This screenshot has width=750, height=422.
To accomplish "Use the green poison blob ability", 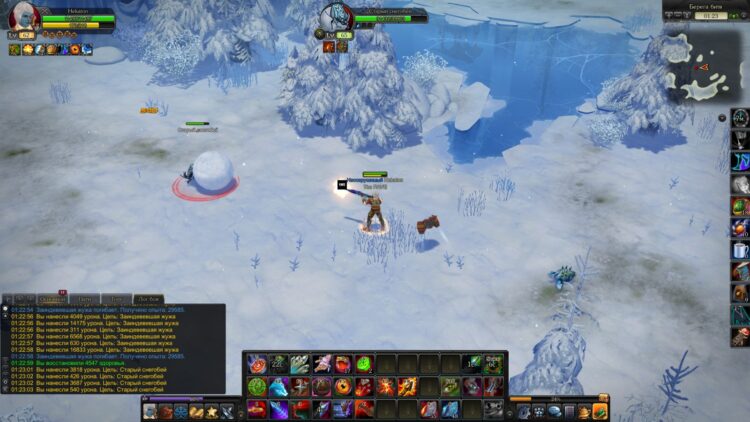I will [363, 364].
